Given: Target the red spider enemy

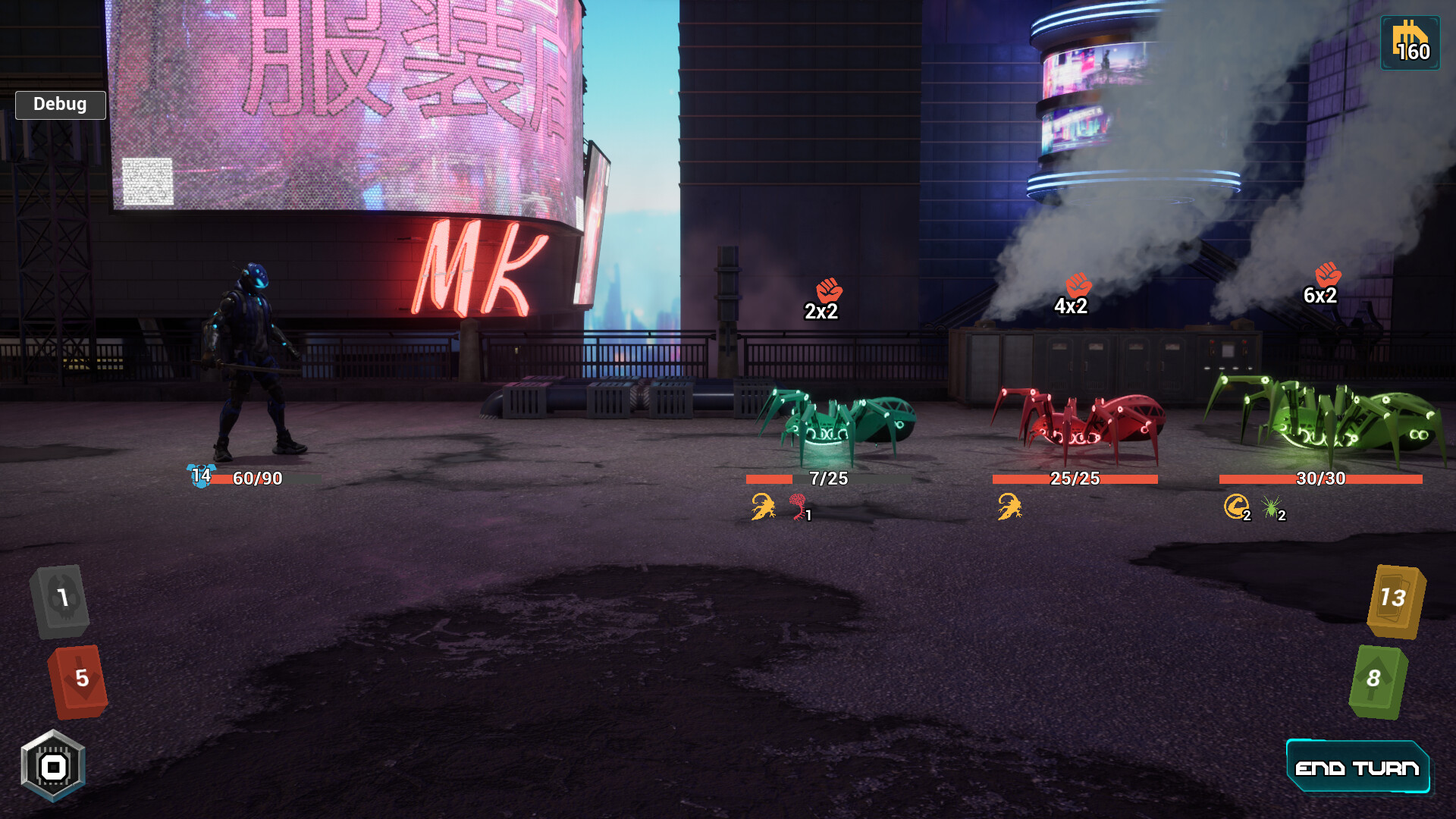Looking at the screenshot, I should (1077, 421).
